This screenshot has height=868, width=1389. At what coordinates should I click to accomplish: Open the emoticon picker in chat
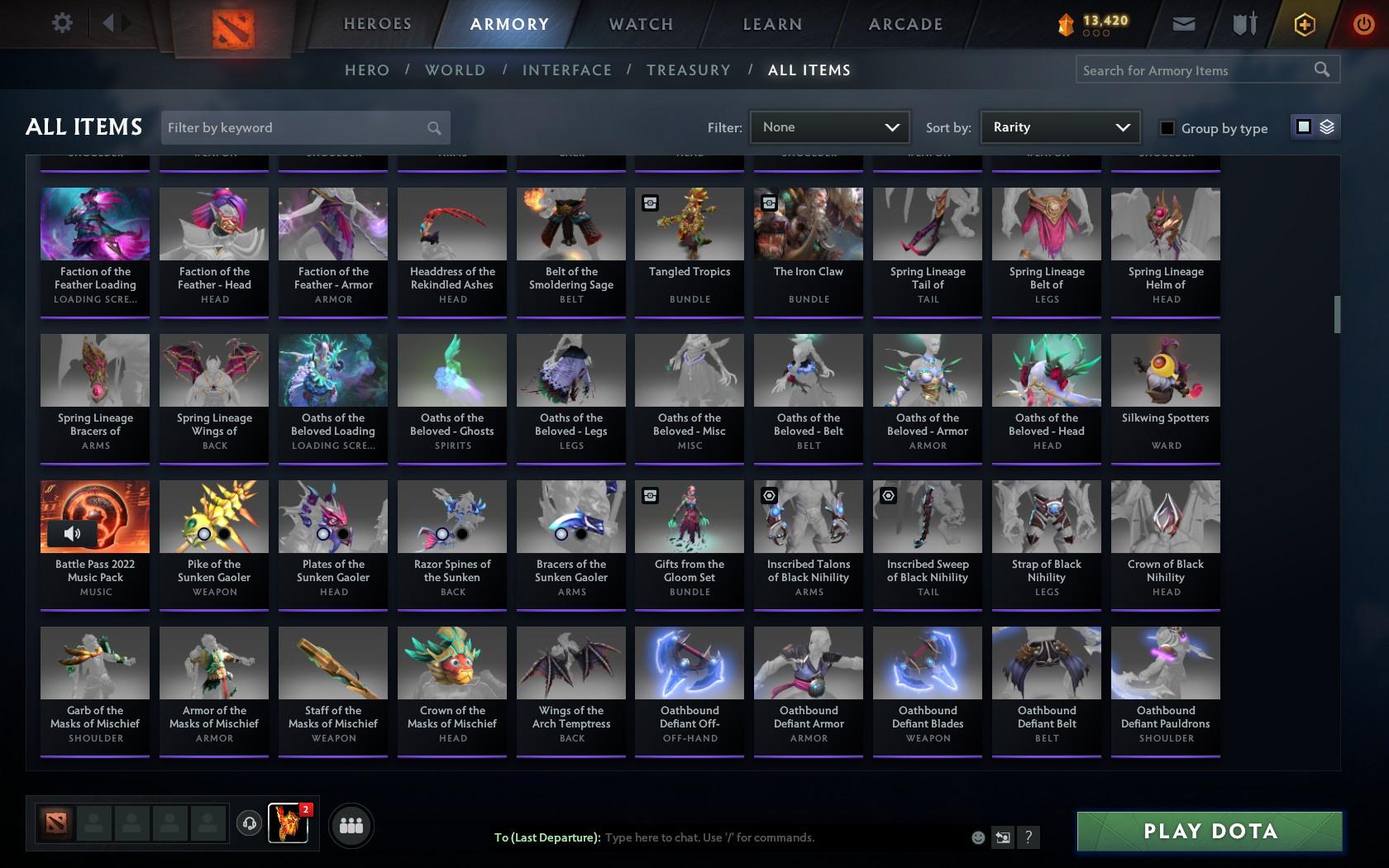978,837
